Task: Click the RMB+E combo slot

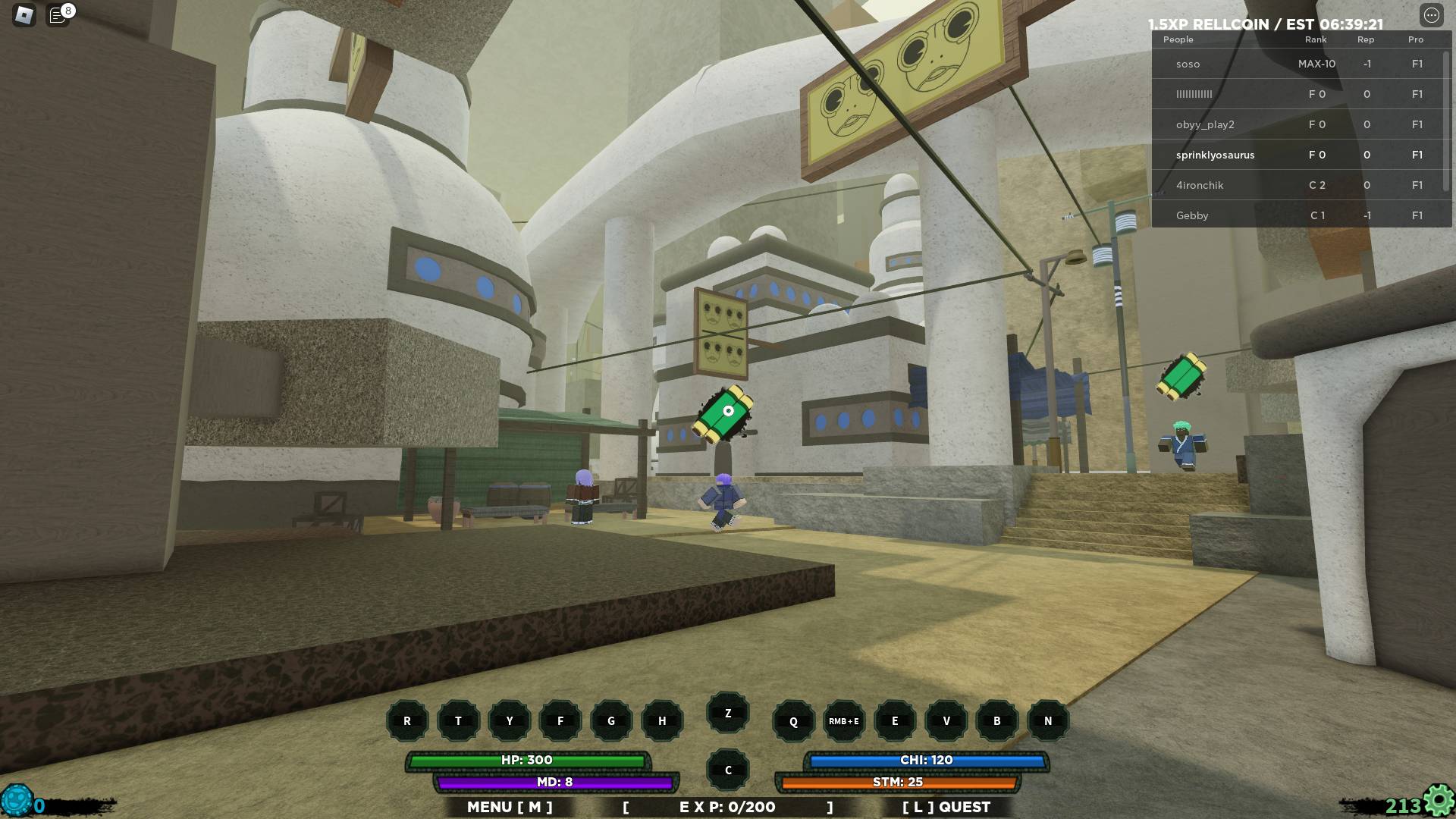Action: point(843,721)
